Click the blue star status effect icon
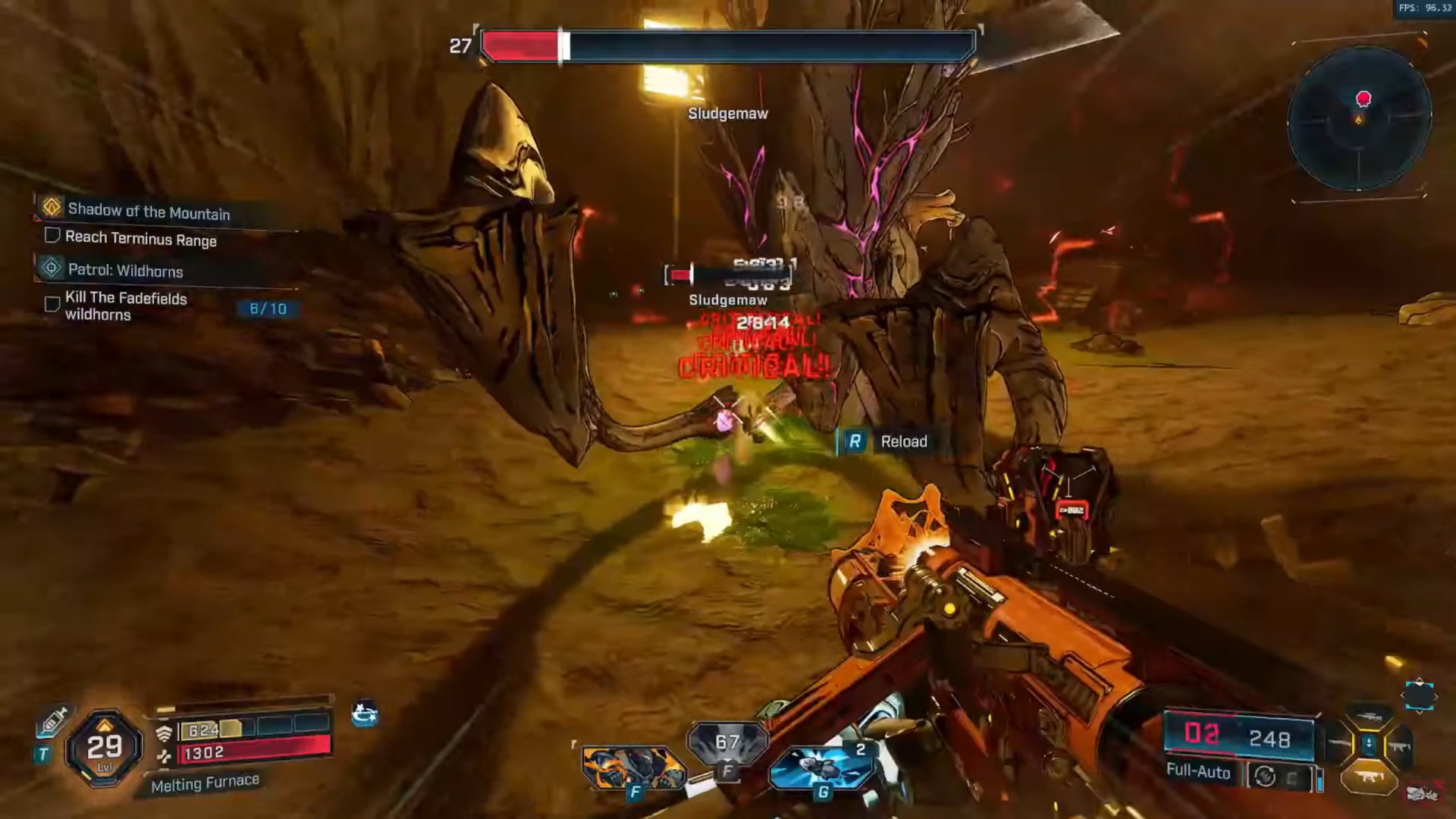The height and width of the screenshot is (819, 1456). coord(365,714)
